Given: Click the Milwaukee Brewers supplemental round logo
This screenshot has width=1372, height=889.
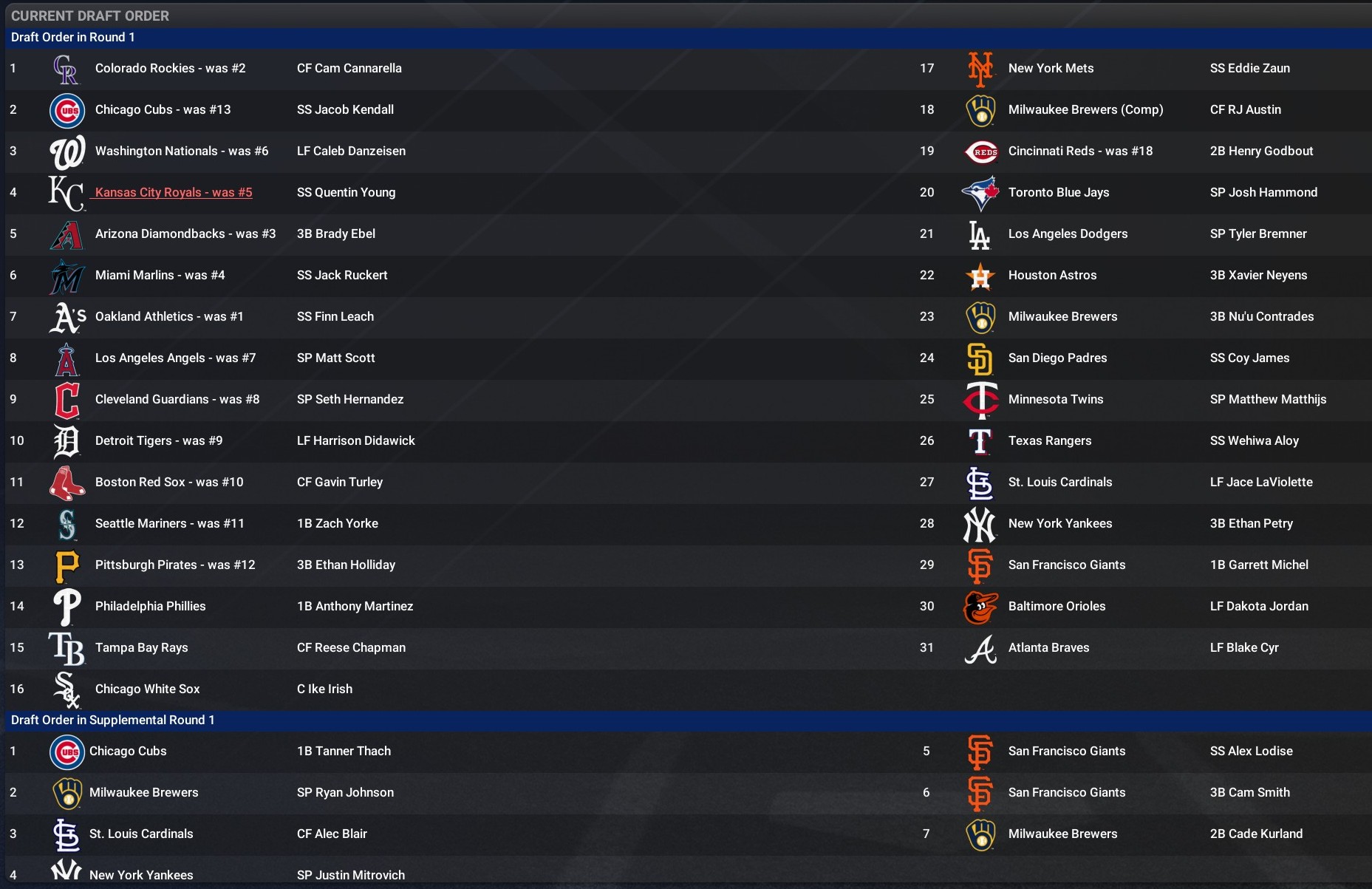Looking at the screenshot, I should click(x=980, y=834).
